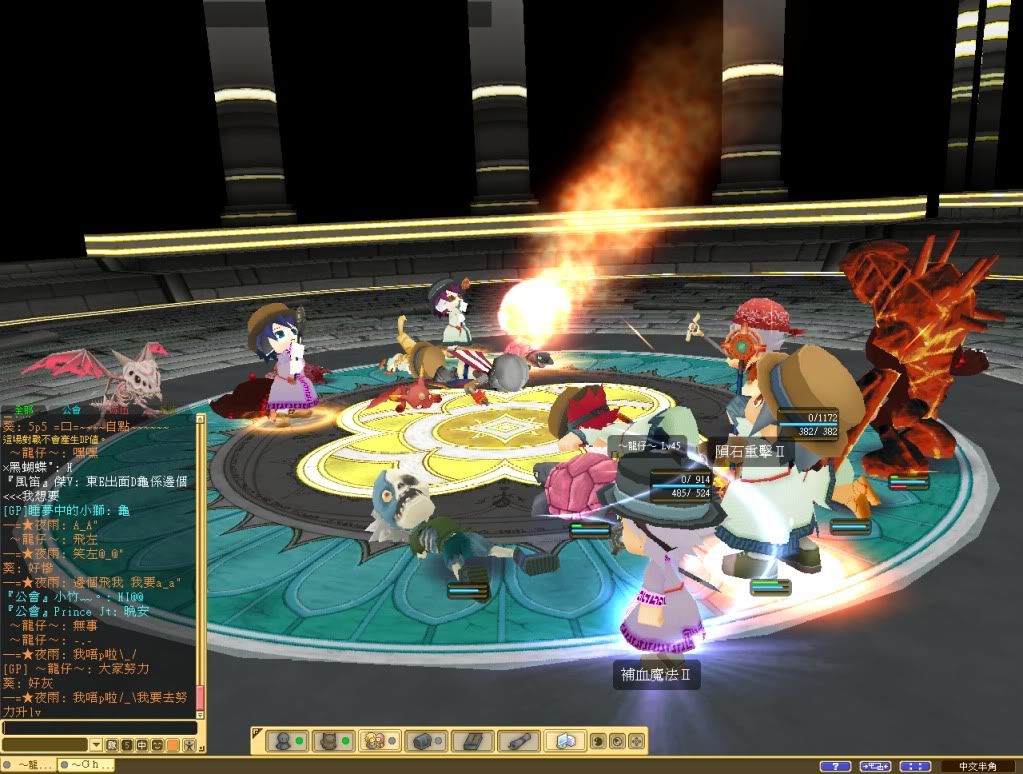Click the blue question mark help button
This screenshot has width=1023, height=774.
[x=835, y=766]
